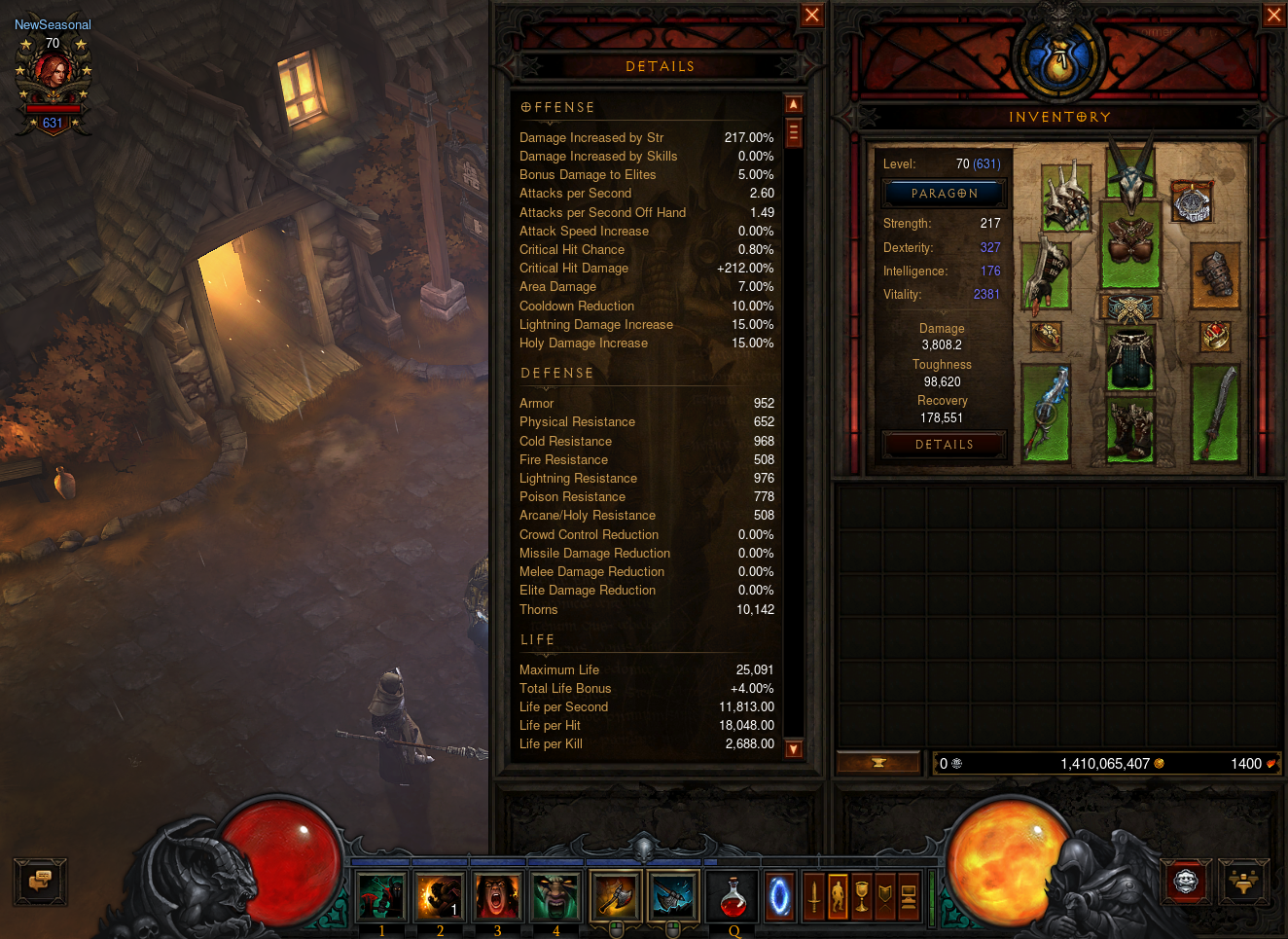Select the equipped belt slot

coord(1130,308)
